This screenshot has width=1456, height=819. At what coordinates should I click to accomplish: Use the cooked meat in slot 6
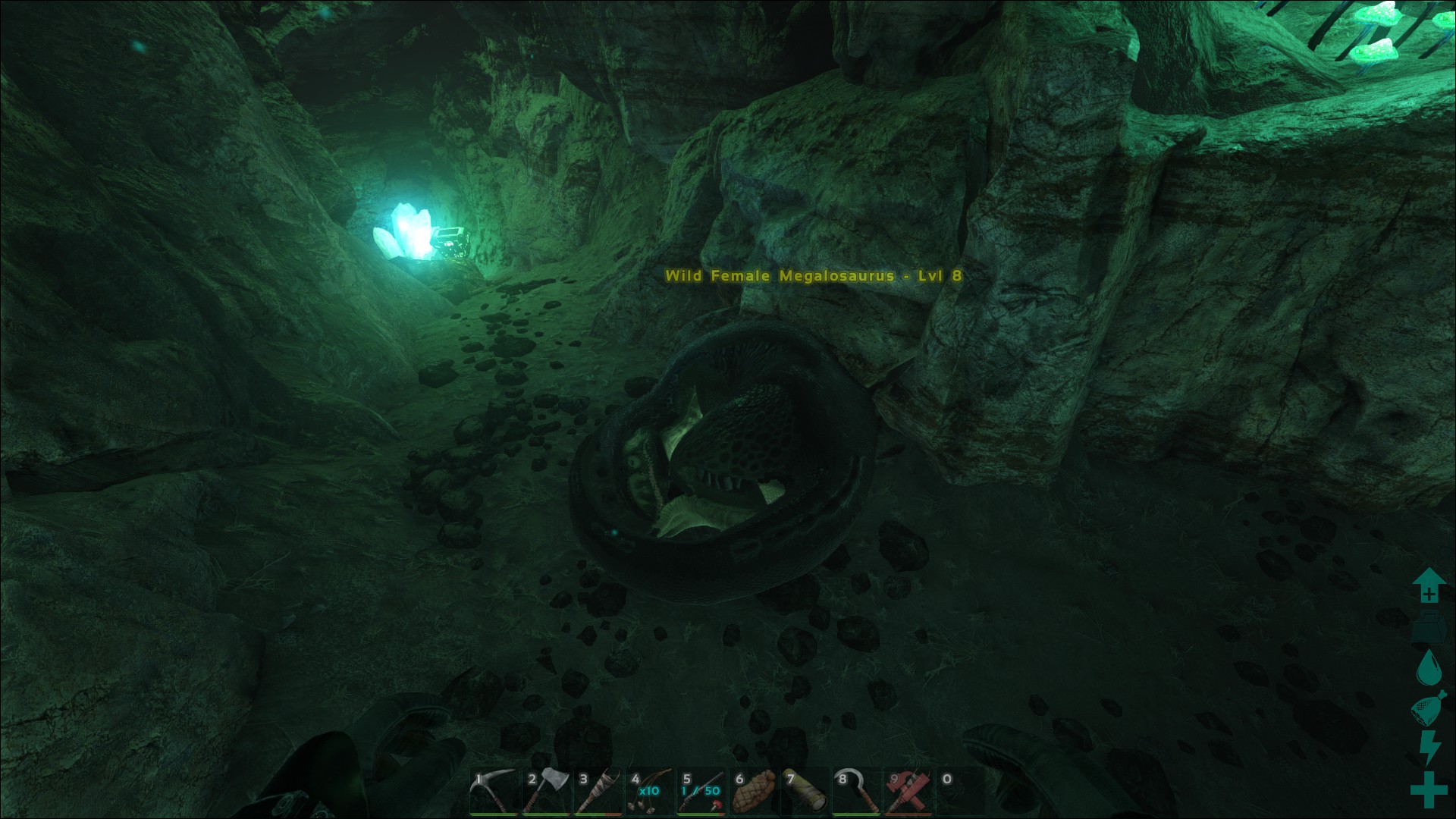pos(753,792)
